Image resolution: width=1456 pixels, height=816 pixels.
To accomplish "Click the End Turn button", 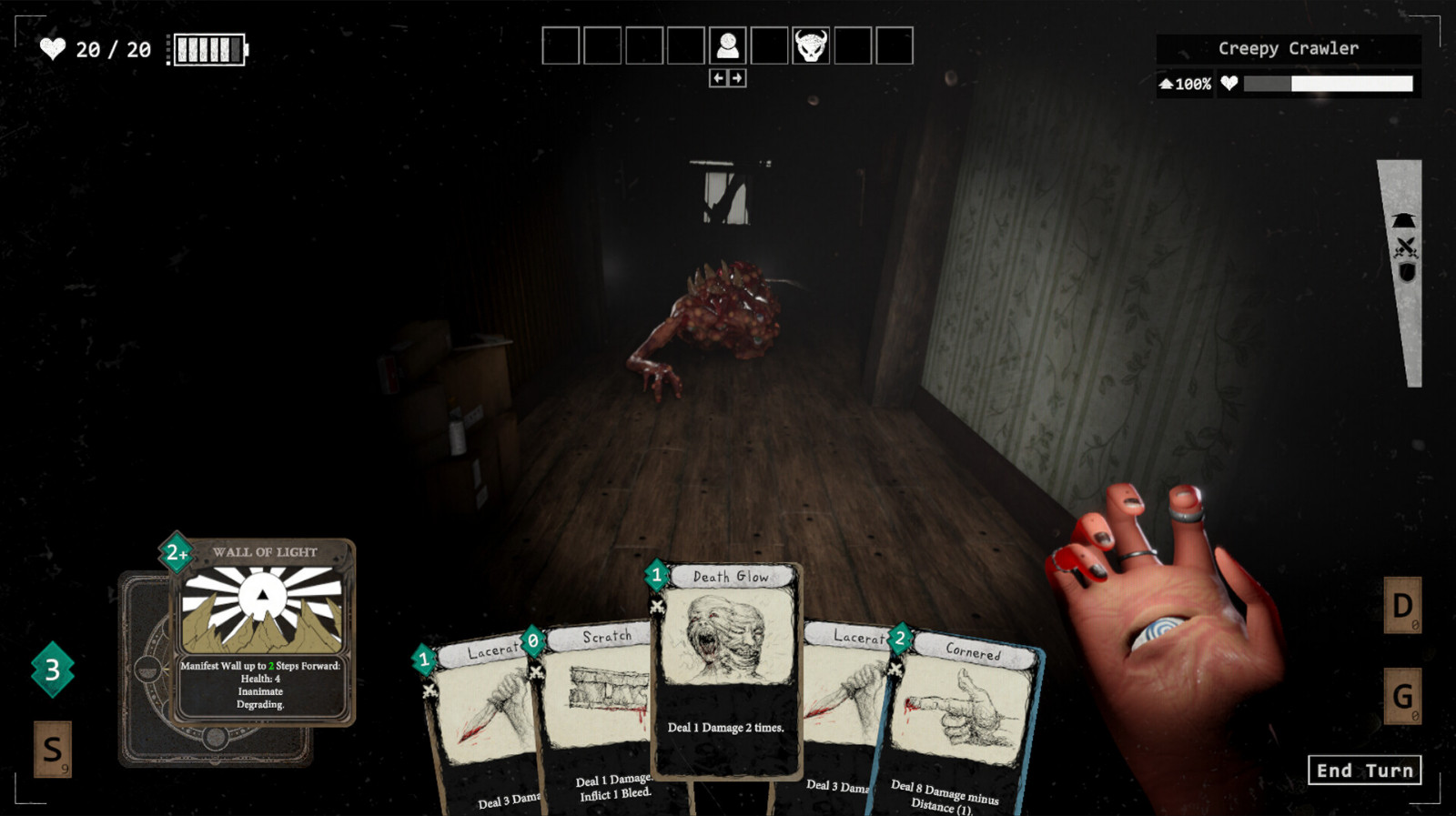I will (x=1363, y=770).
